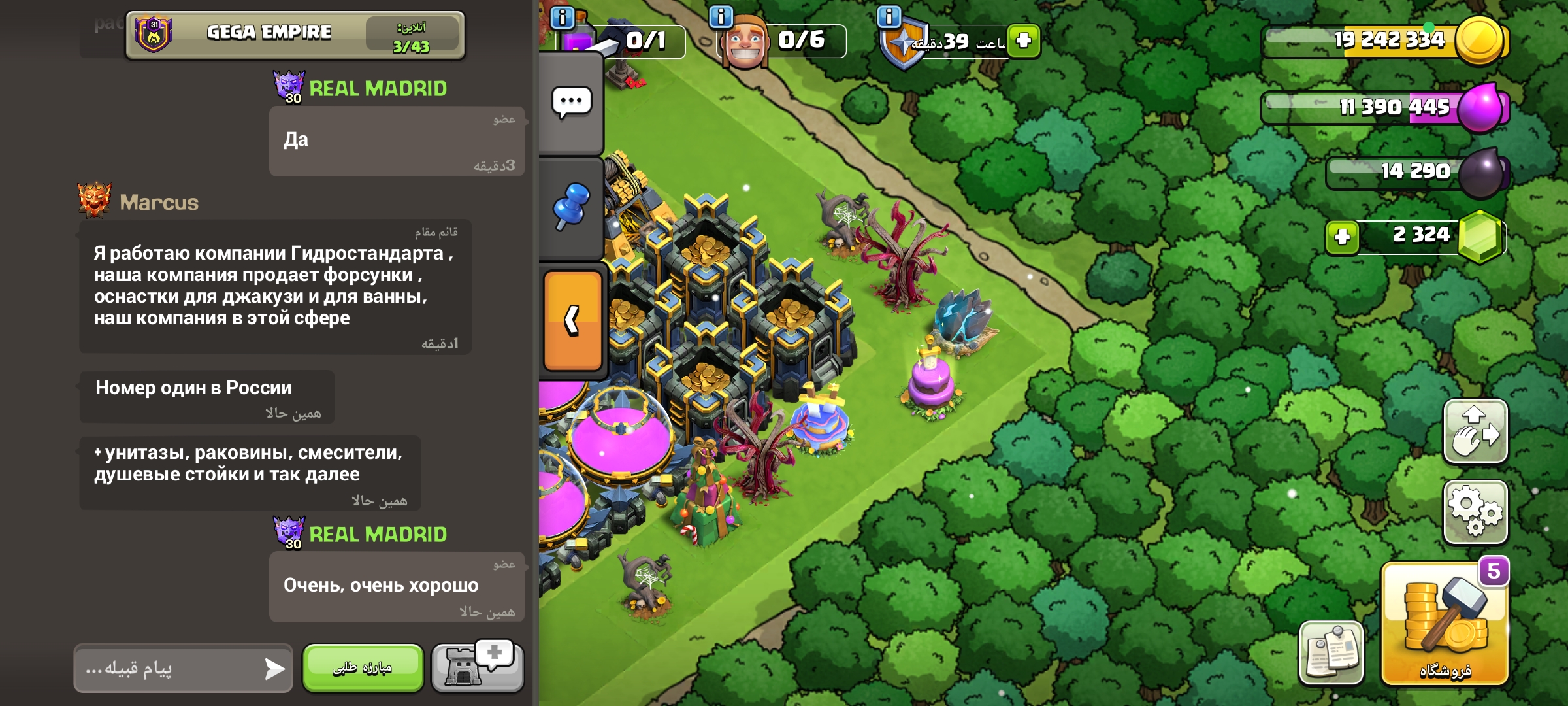Viewport: 1568px width, 706px height.
Task: Show shield info via the info badge
Action: point(889,16)
